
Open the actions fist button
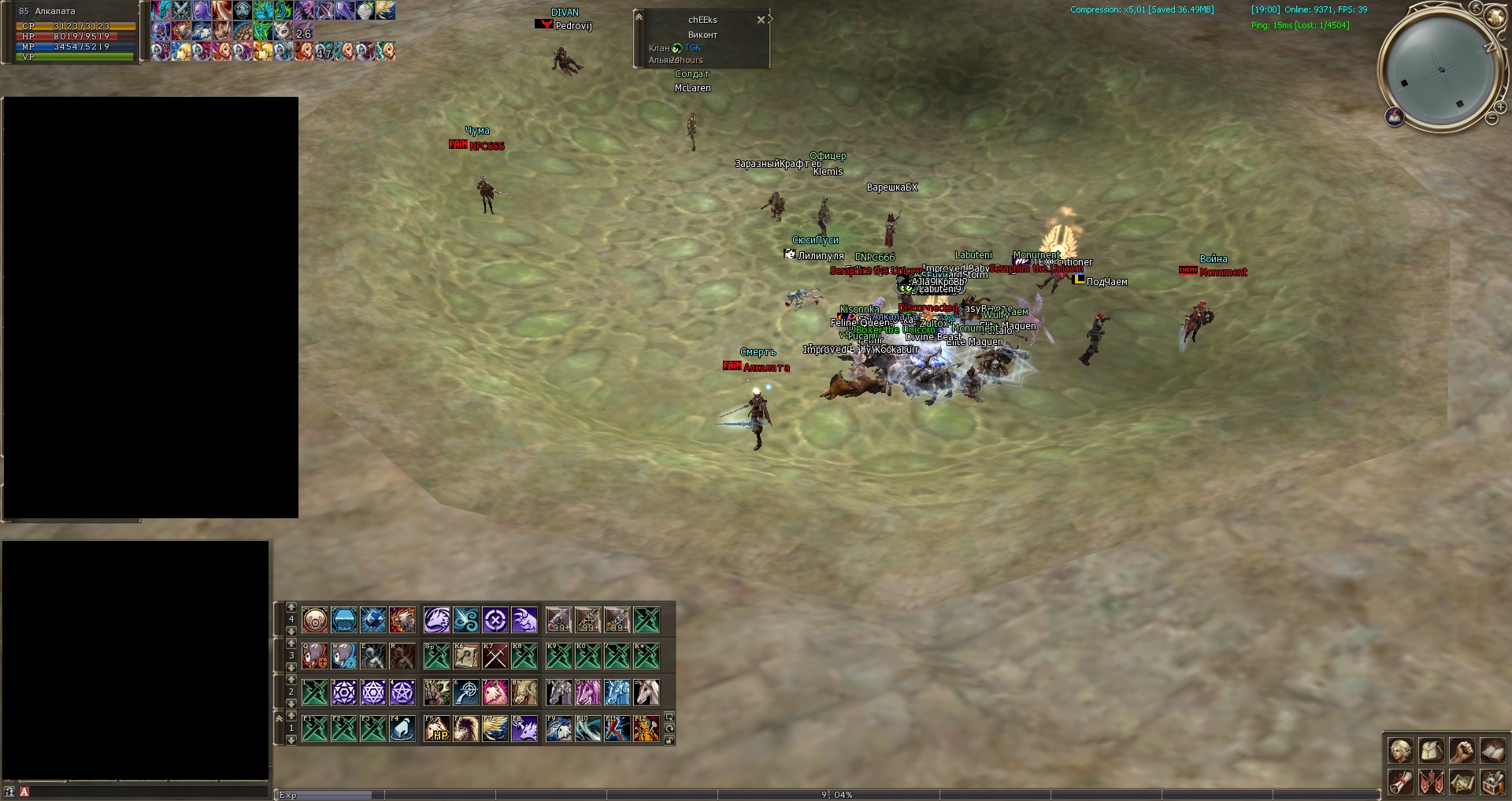tap(1462, 751)
